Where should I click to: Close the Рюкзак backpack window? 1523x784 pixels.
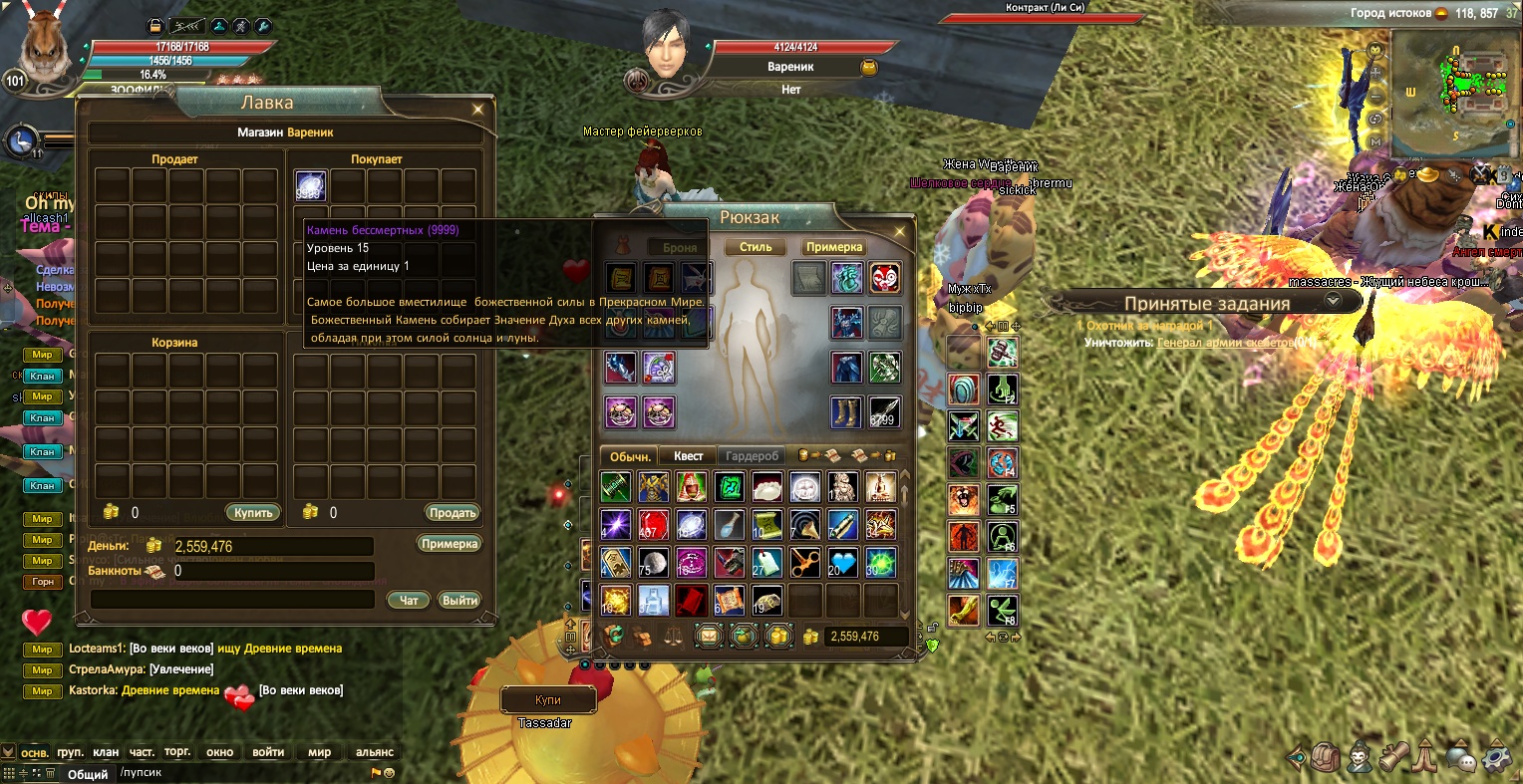coord(900,232)
